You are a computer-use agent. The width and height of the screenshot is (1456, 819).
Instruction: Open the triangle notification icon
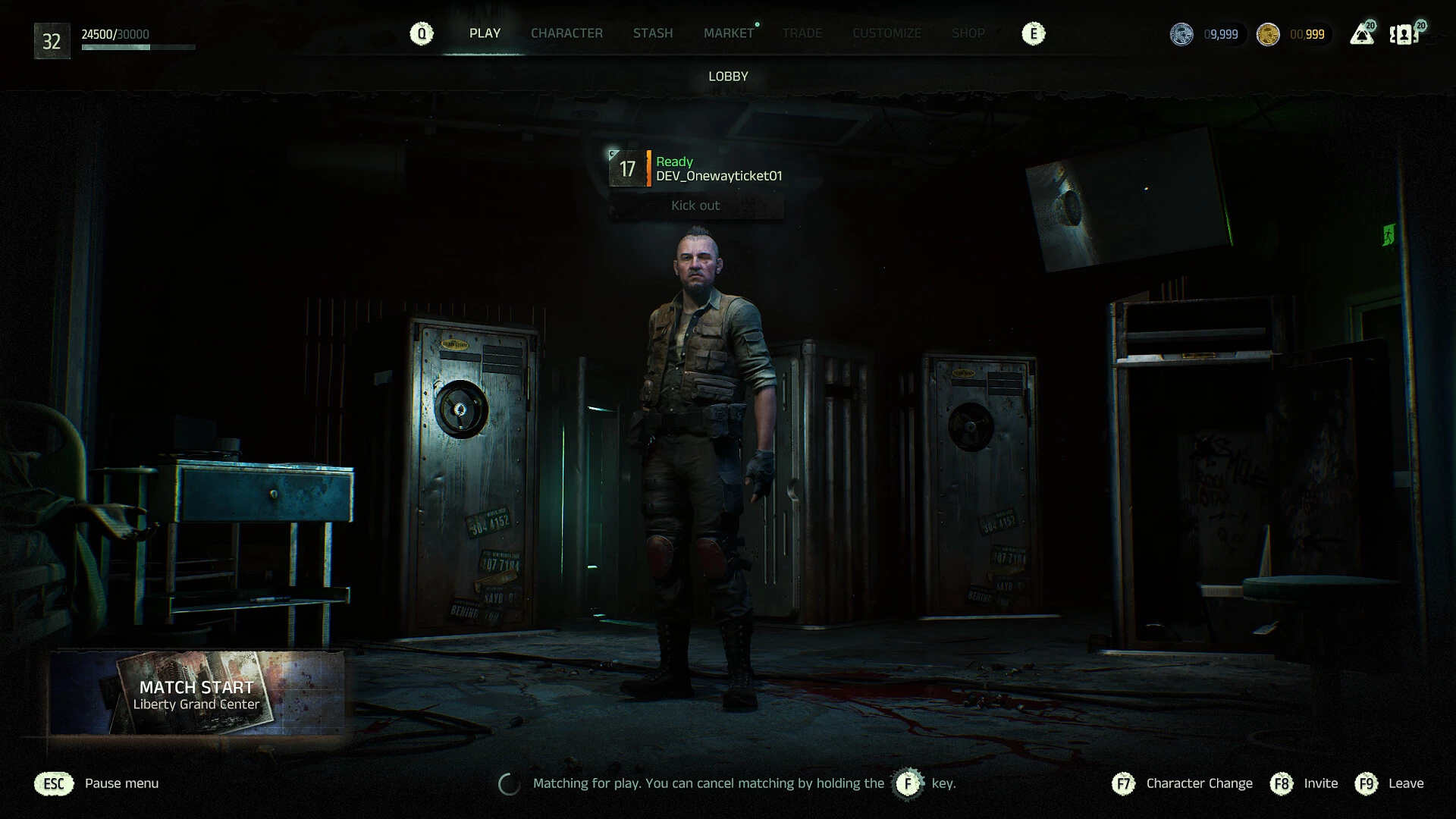point(1361,35)
